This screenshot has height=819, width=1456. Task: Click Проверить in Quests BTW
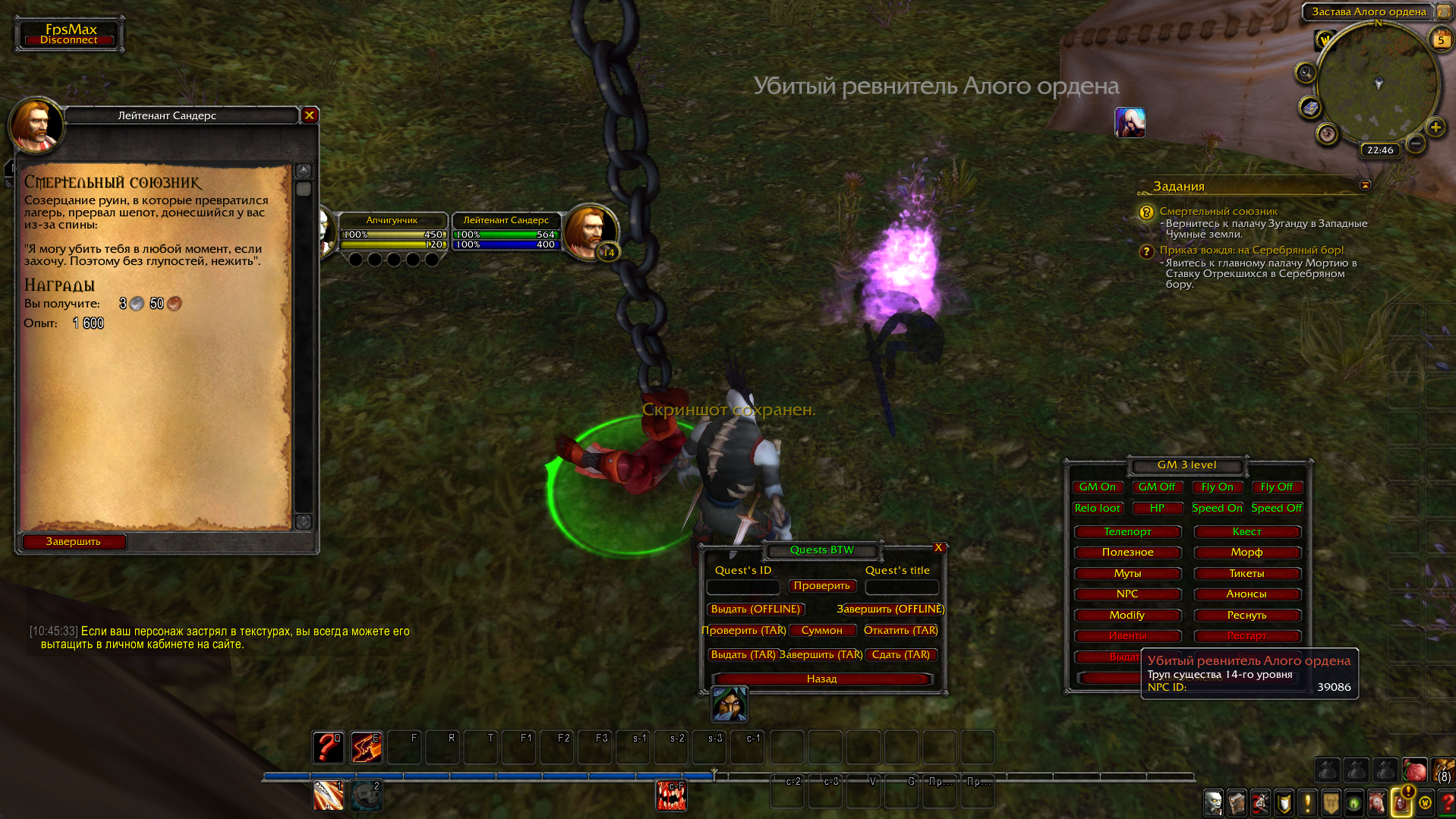821,586
